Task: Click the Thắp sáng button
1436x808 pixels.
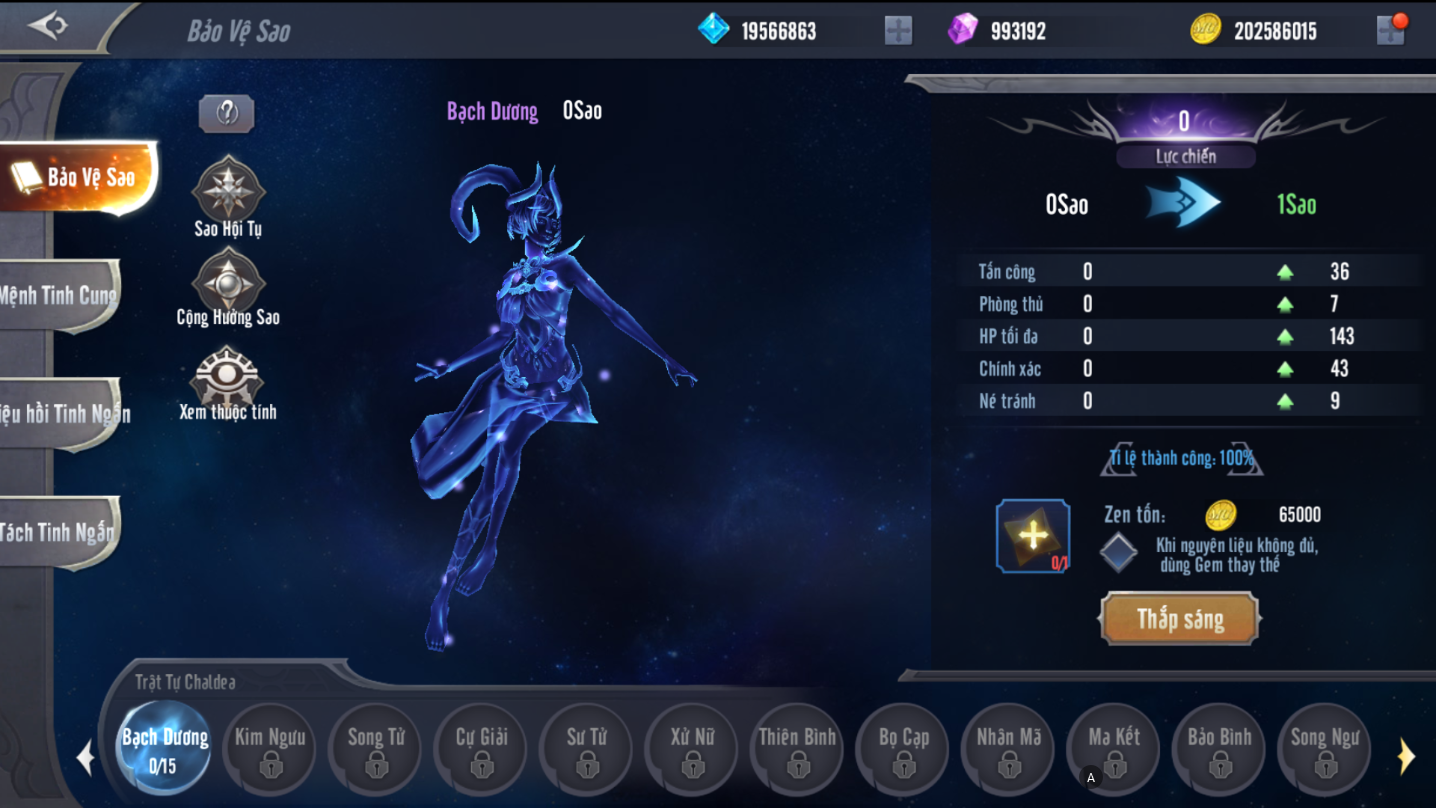Action: pos(1180,619)
